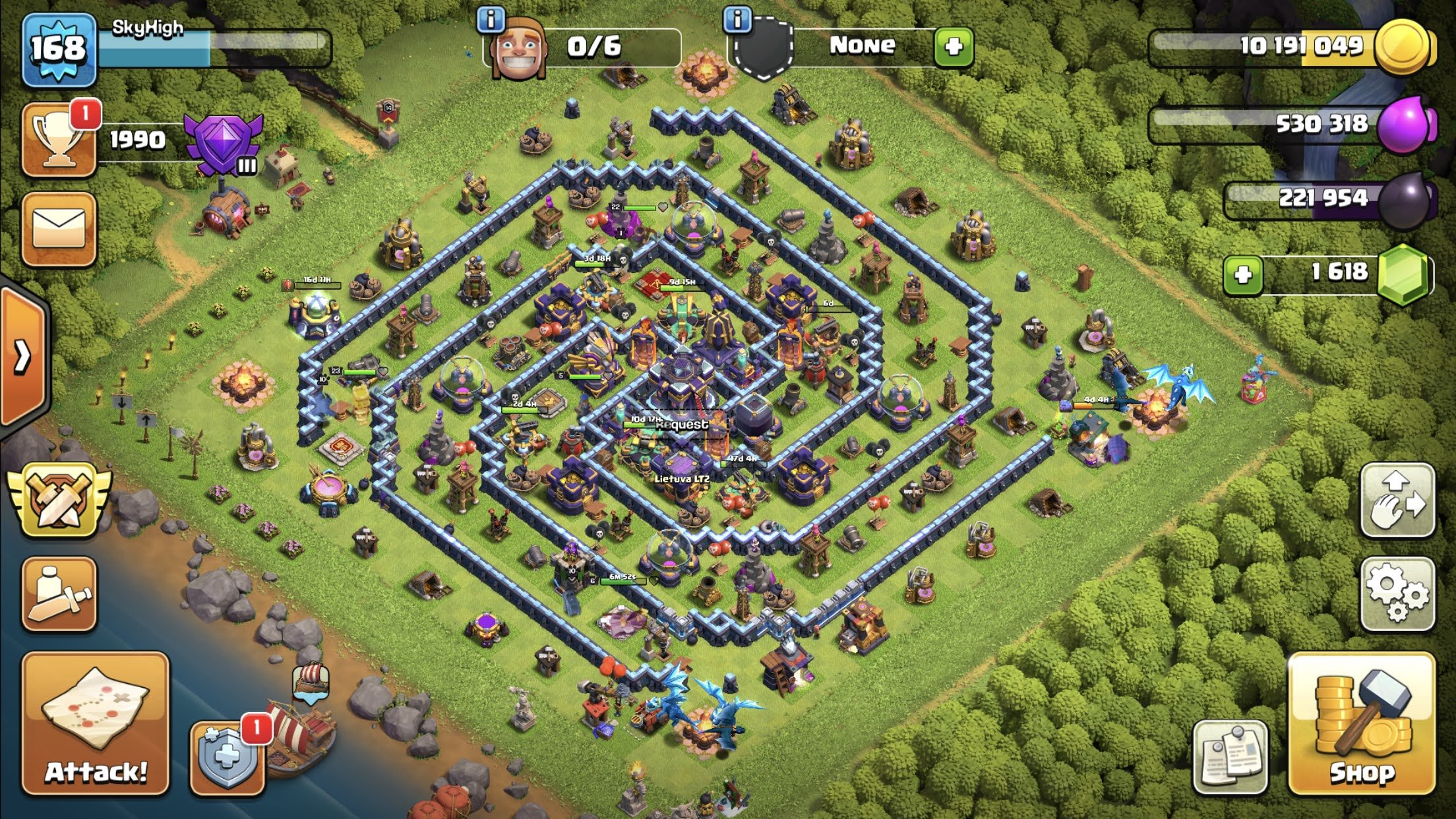Select the gold coin resource icon
Image resolution: width=1456 pixels, height=819 pixels.
(x=1405, y=46)
